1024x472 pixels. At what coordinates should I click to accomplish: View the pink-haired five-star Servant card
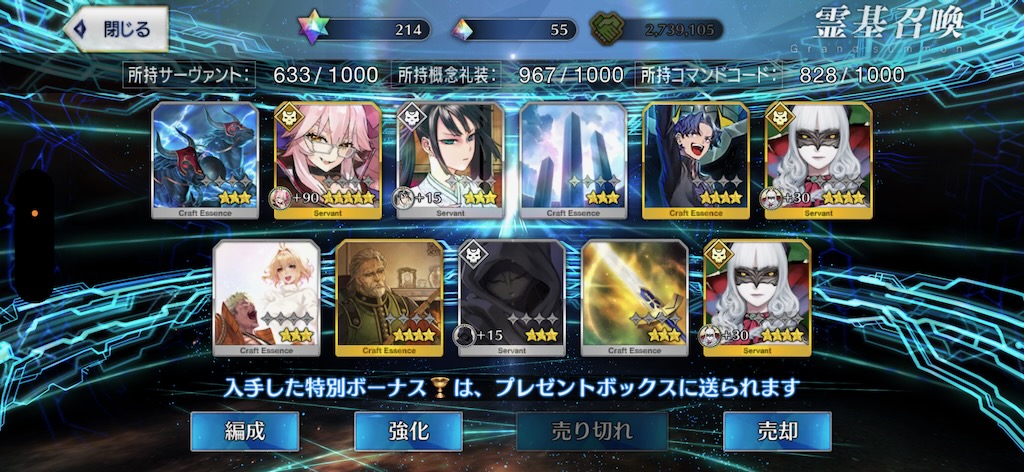coord(328,160)
